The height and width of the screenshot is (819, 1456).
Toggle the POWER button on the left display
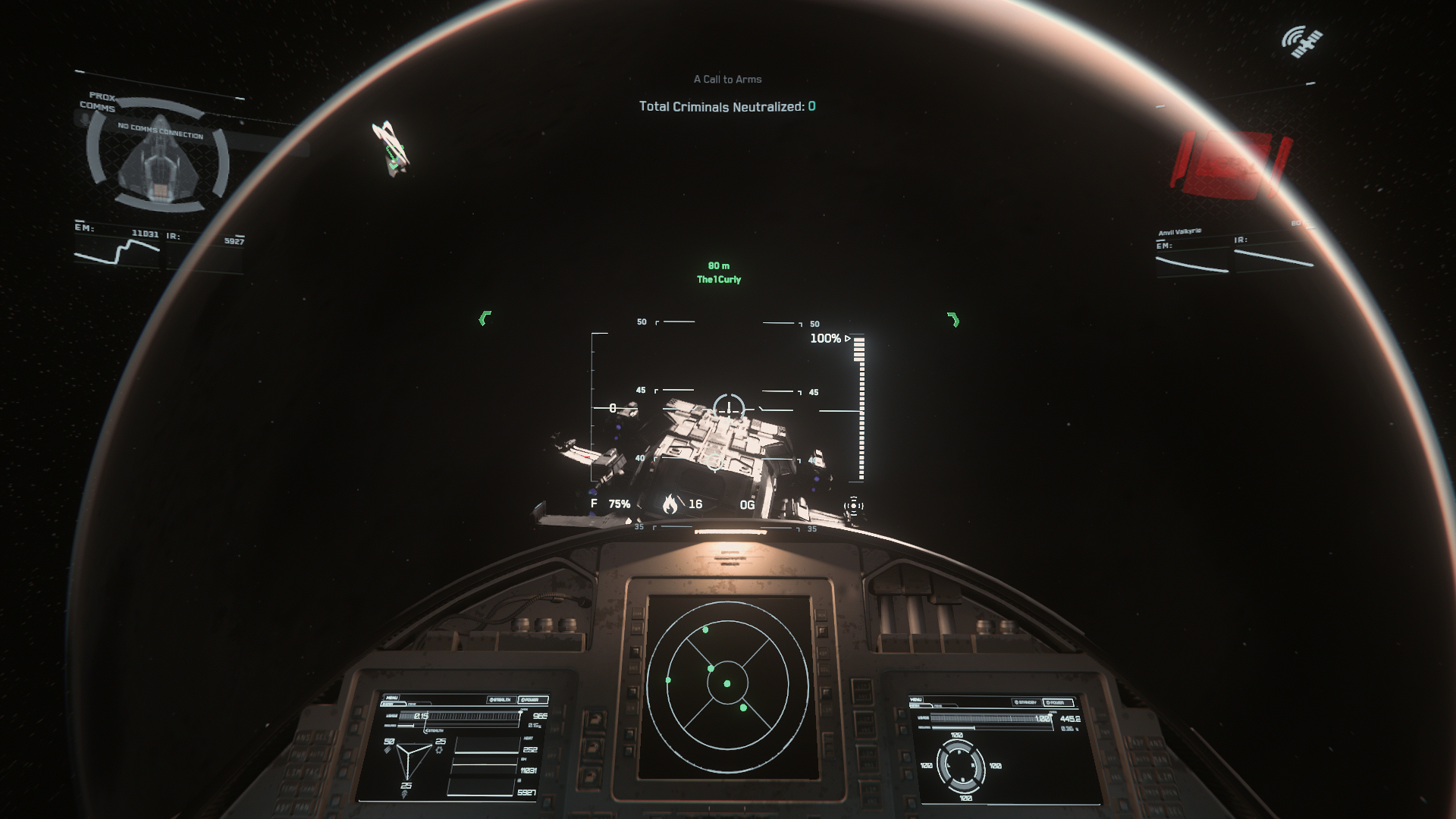point(531,700)
